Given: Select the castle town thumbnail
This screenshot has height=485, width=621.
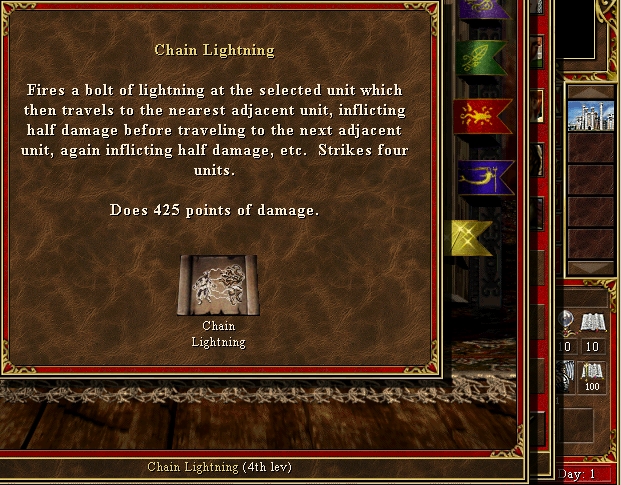Looking at the screenshot, I should pos(589,115).
